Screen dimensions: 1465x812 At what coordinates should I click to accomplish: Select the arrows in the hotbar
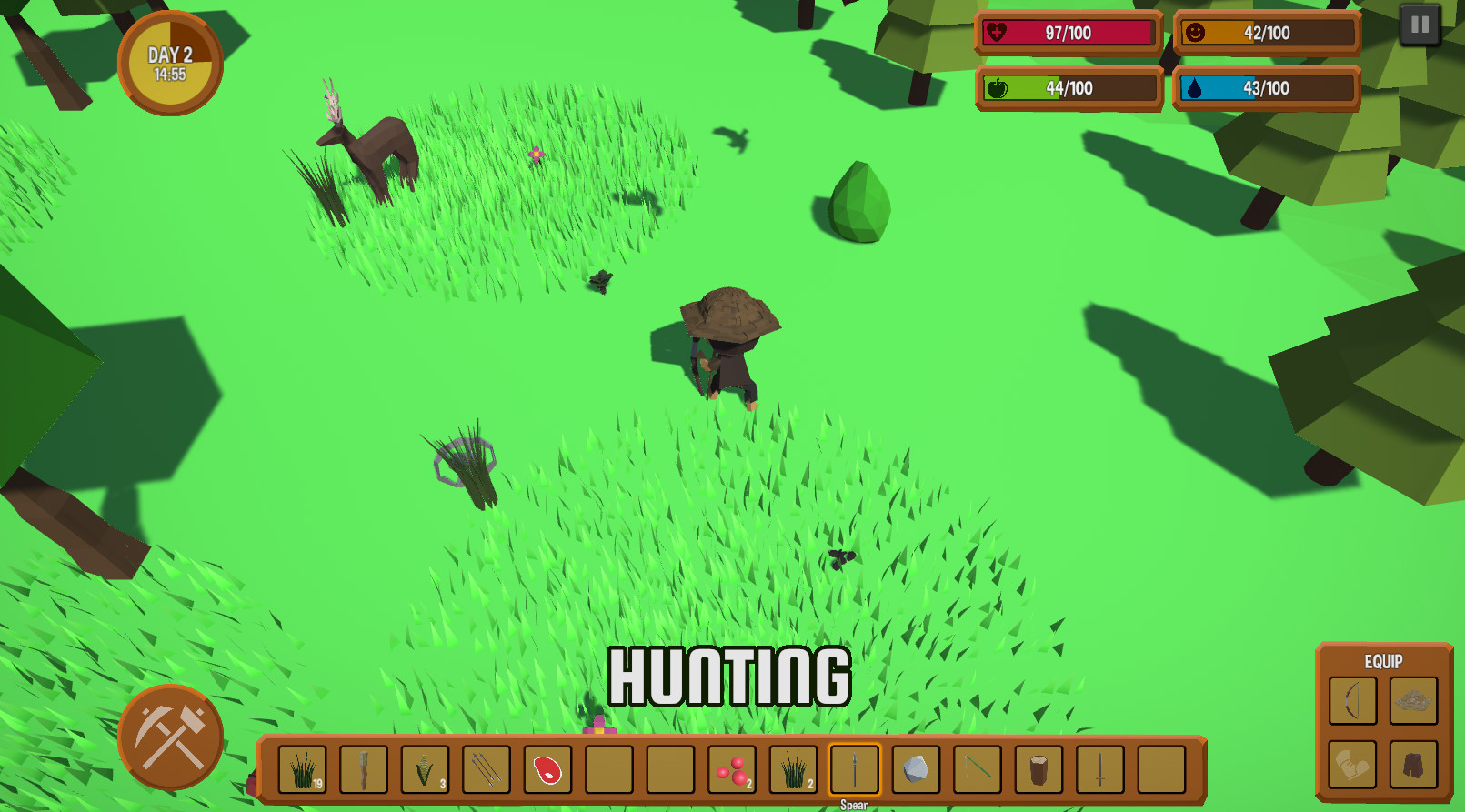(x=486, y=771)
